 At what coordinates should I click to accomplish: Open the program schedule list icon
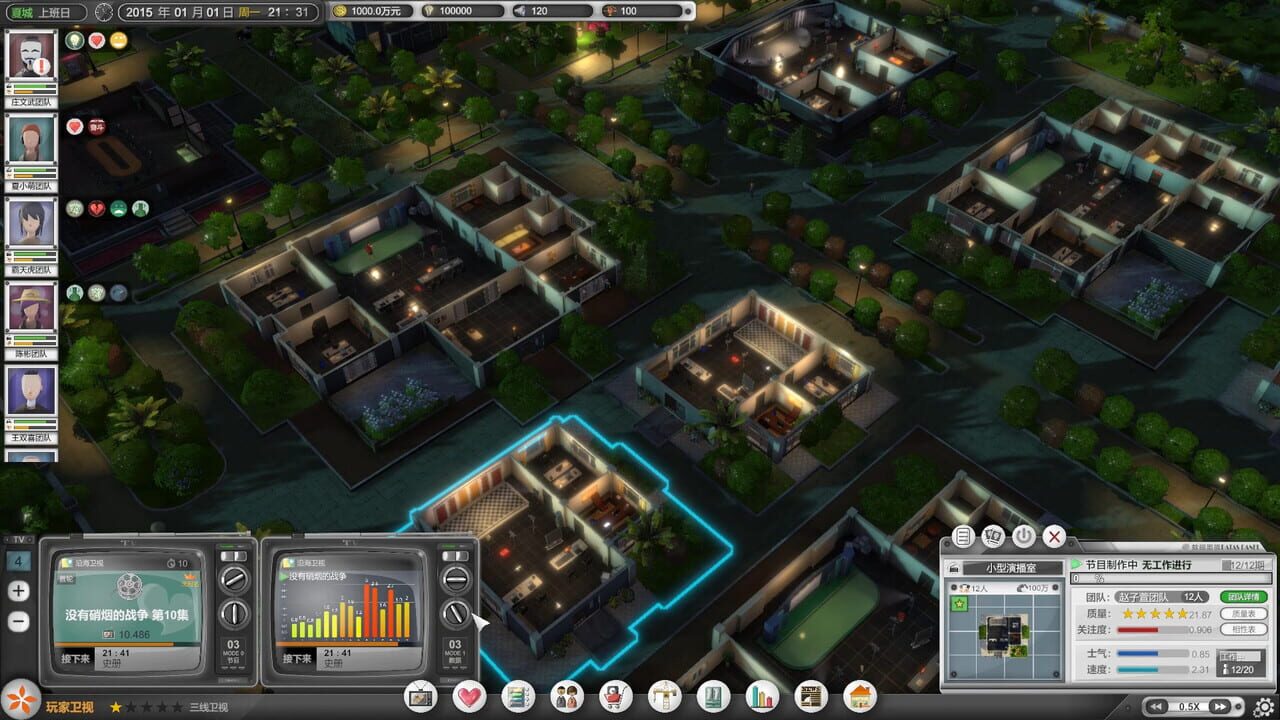click(517, 698)
